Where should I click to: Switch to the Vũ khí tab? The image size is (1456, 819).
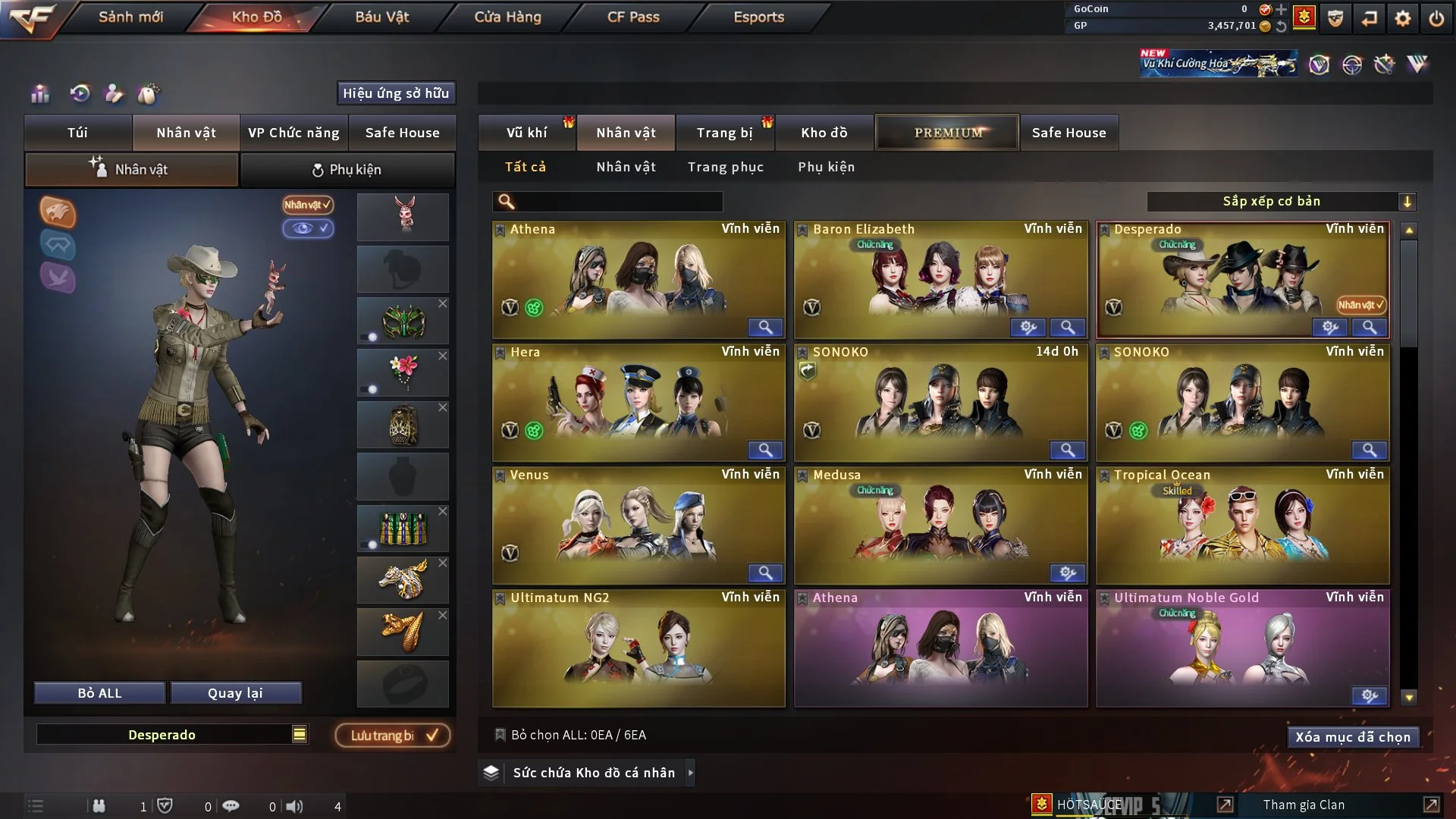[x=526, y=133]
